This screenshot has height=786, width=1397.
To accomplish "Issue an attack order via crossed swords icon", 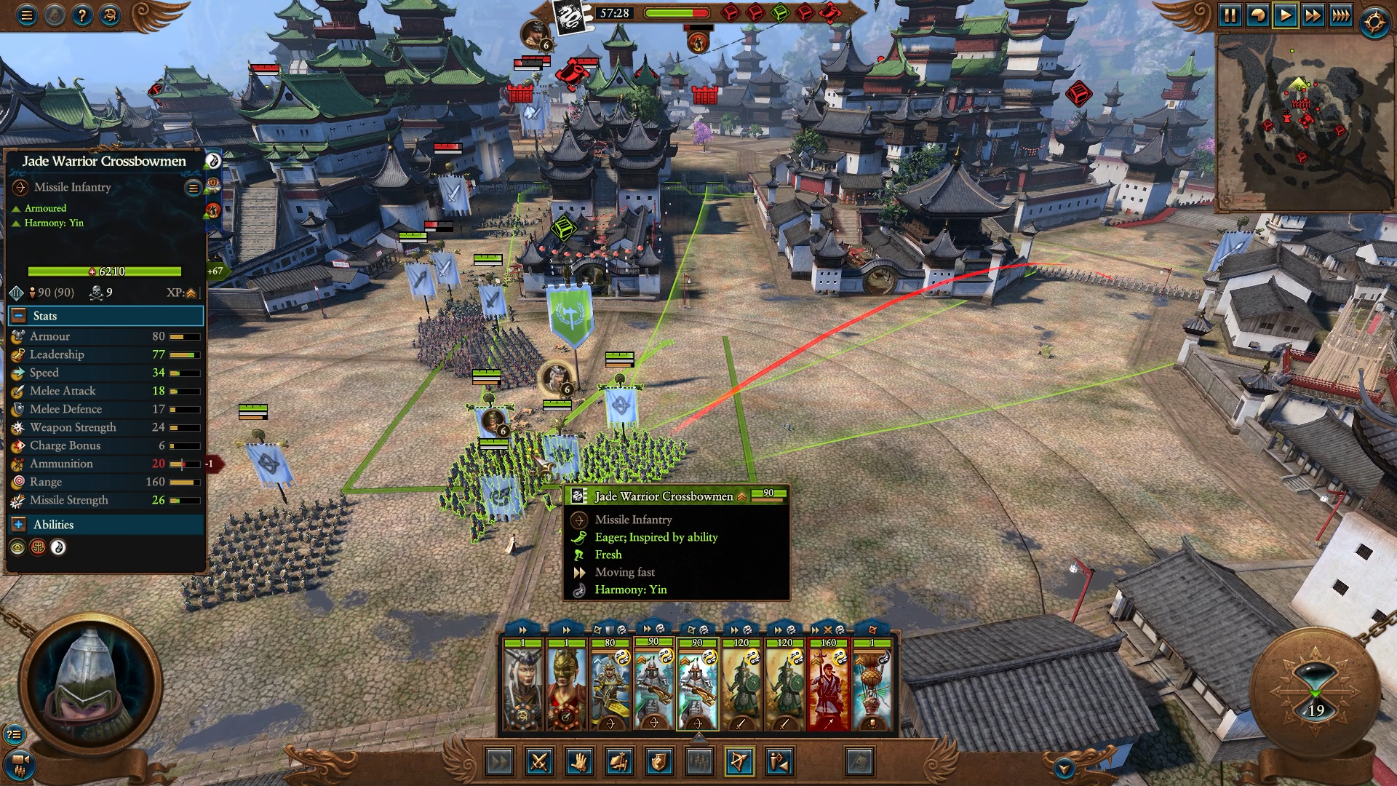I will (540, 761).
